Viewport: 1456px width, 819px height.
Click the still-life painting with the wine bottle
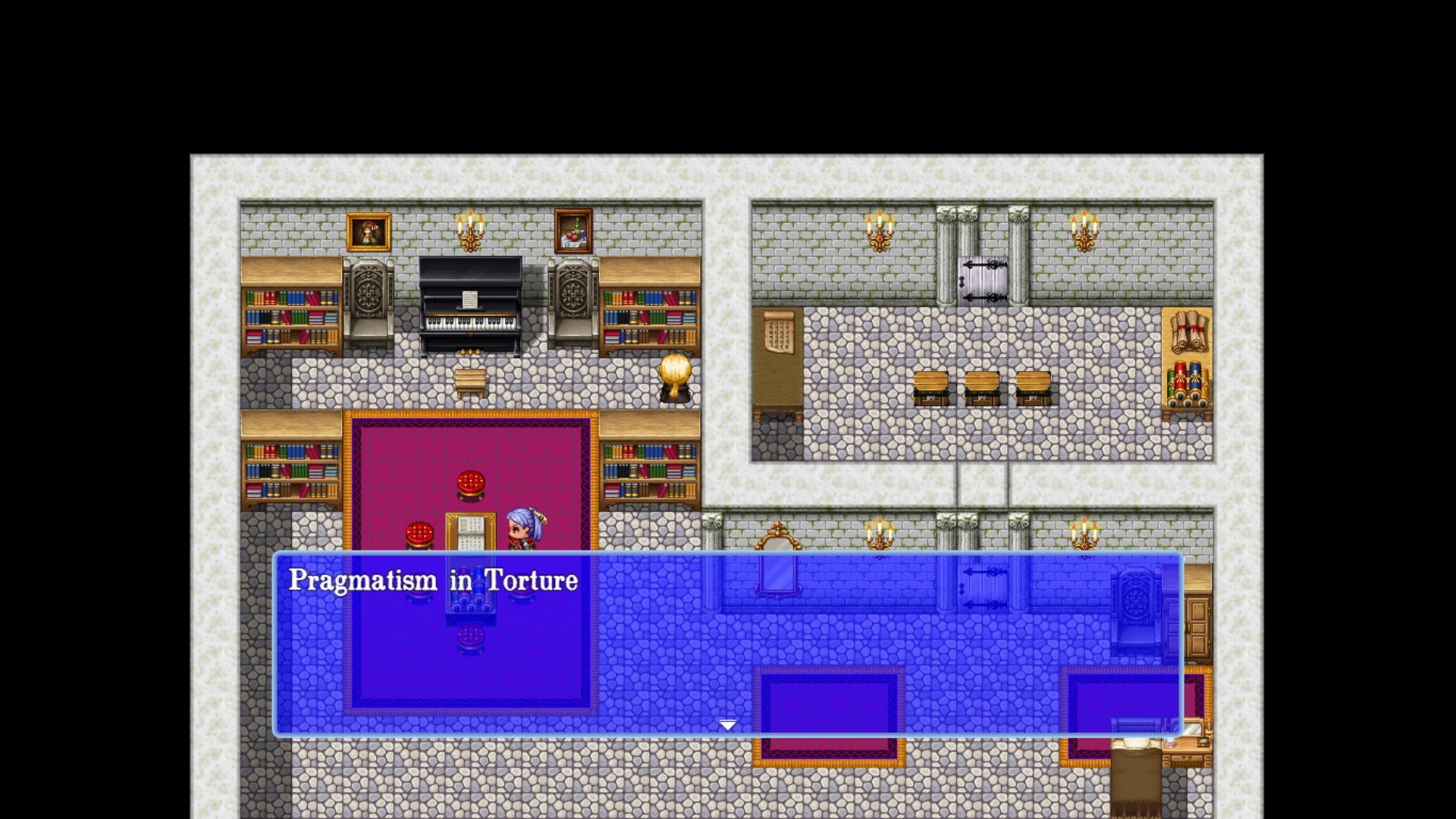[574, 232]
